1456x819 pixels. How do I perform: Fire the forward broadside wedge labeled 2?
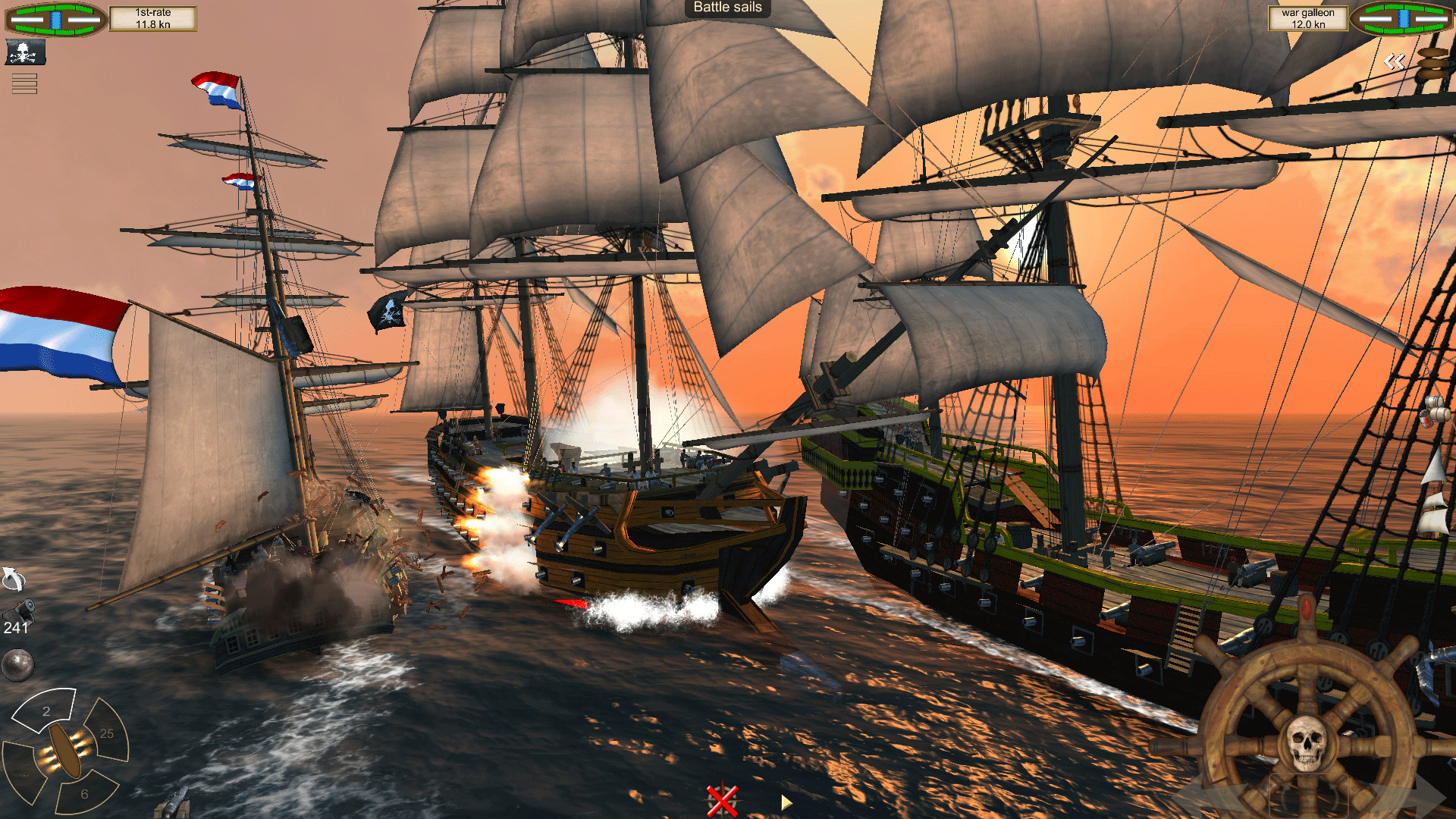[x=46, y=711]
